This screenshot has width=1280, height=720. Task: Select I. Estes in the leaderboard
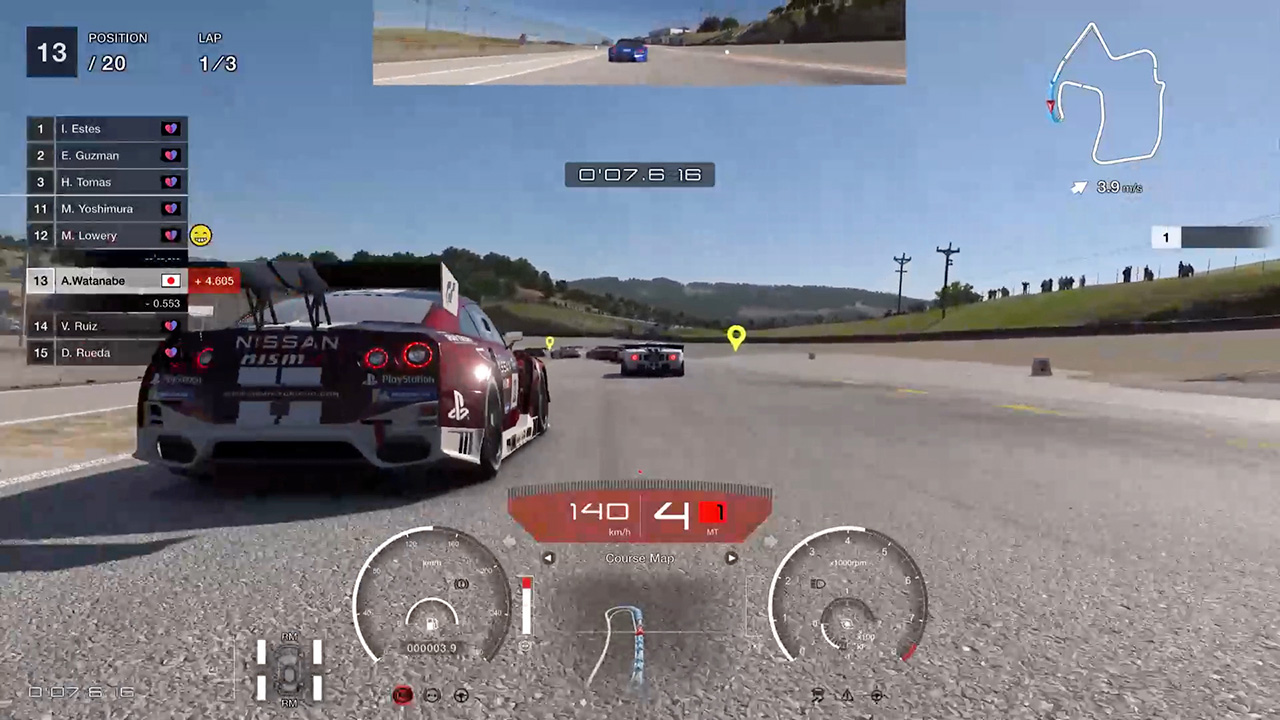[106, 129]
